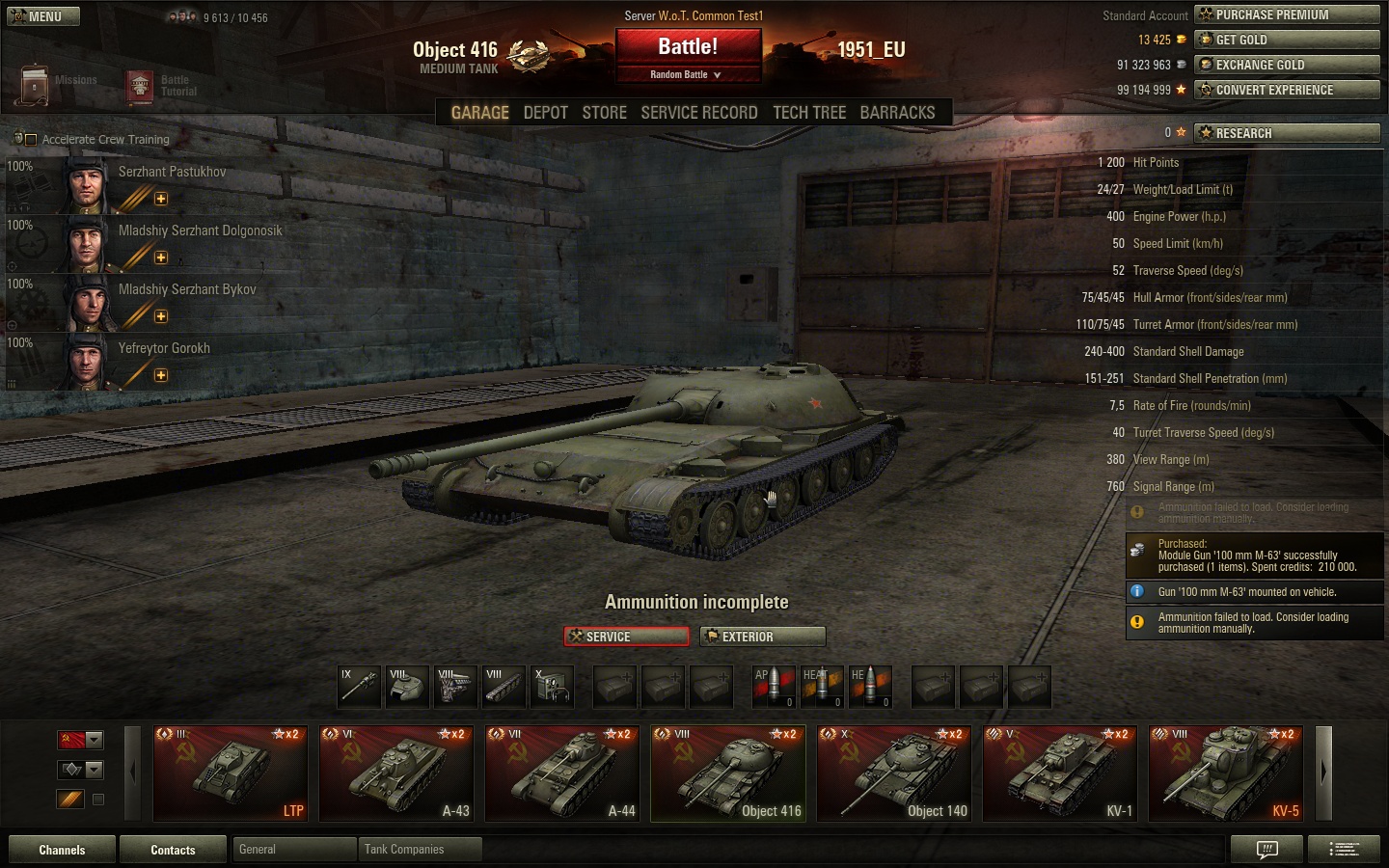The image size is (1389, 868).
Task: Toggle the Accelerate Crew Training checkbox
Action: tap(31, 140)
